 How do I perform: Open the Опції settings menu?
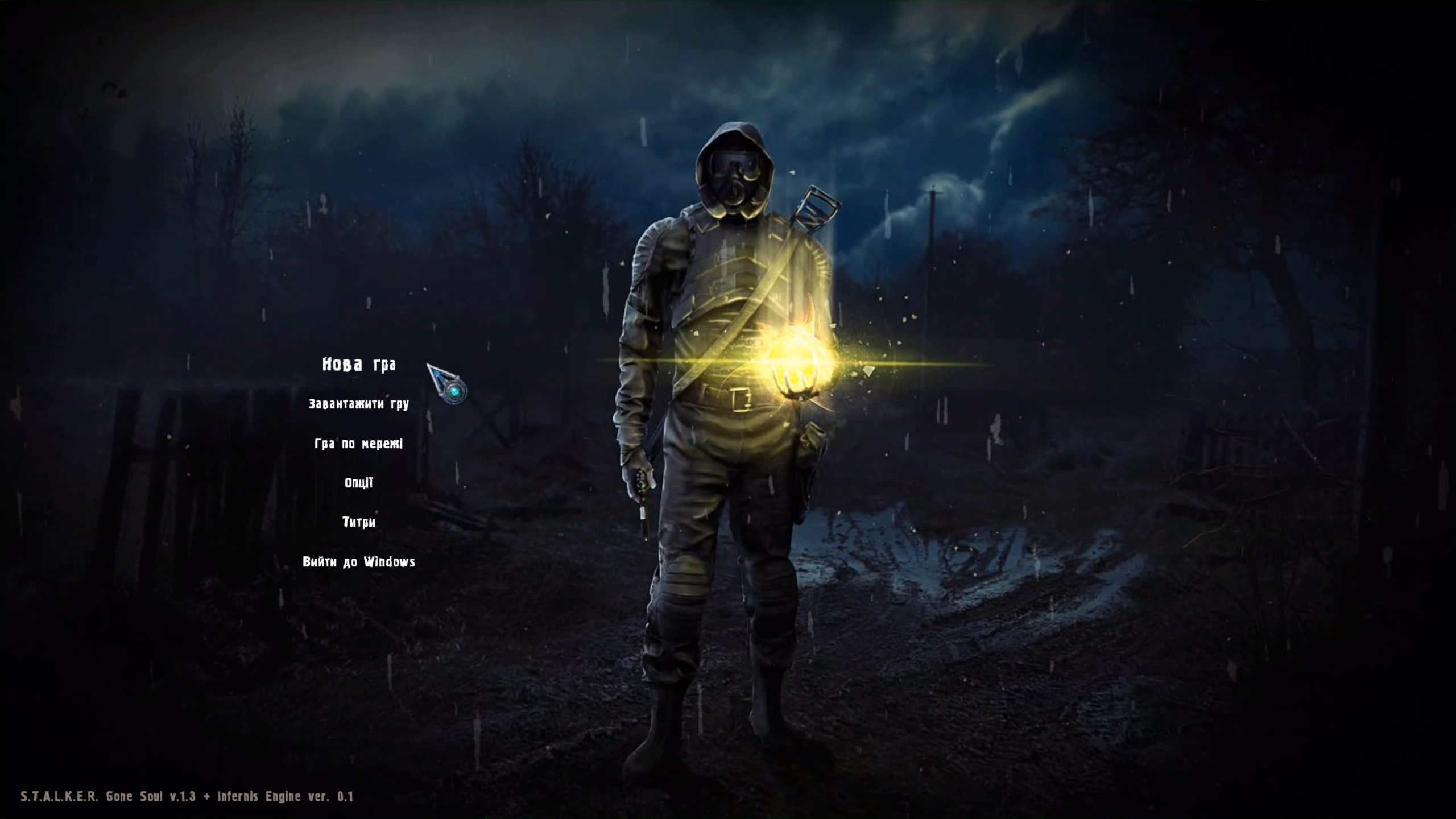pos(359,483)
